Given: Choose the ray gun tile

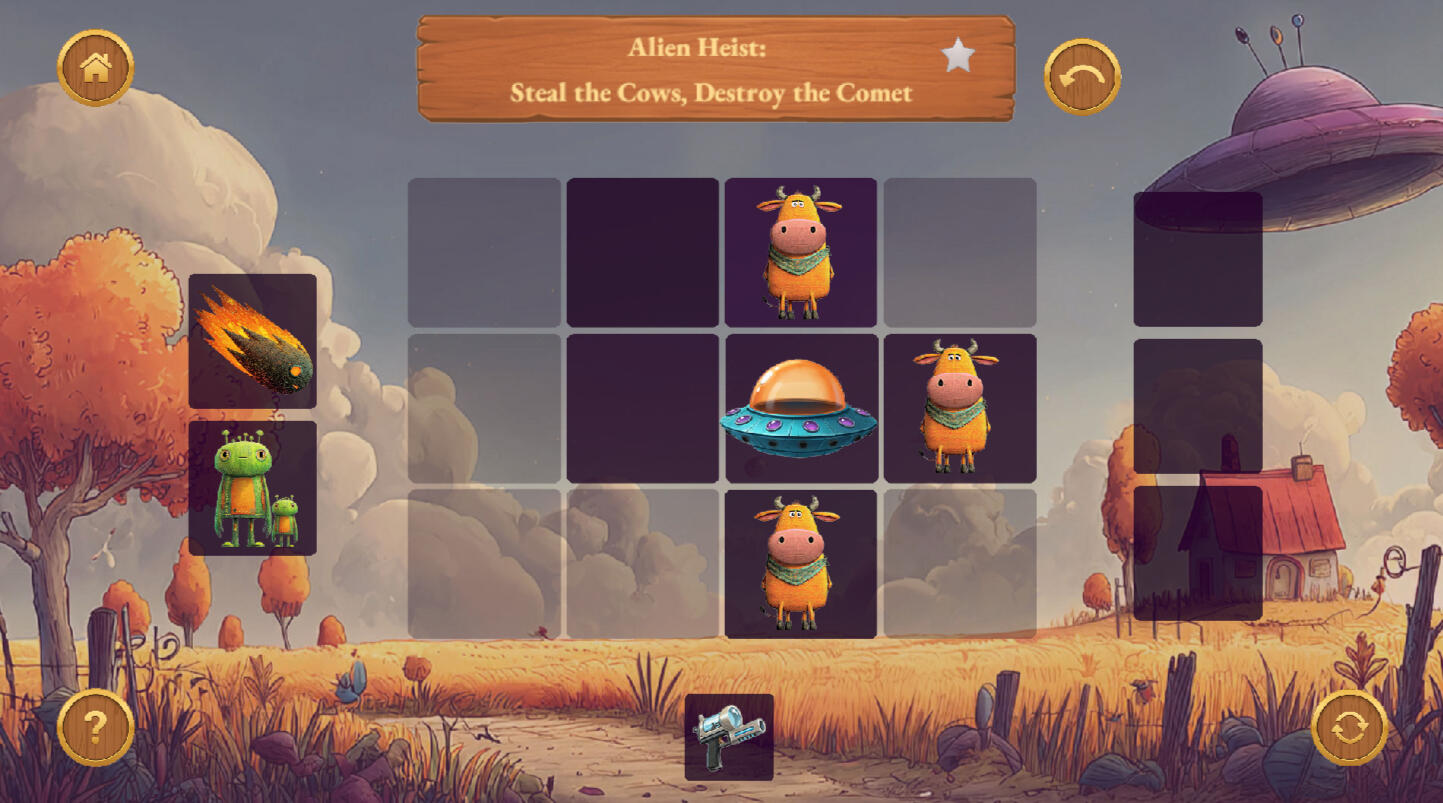Looking at the screenshot, I should 729,737.
